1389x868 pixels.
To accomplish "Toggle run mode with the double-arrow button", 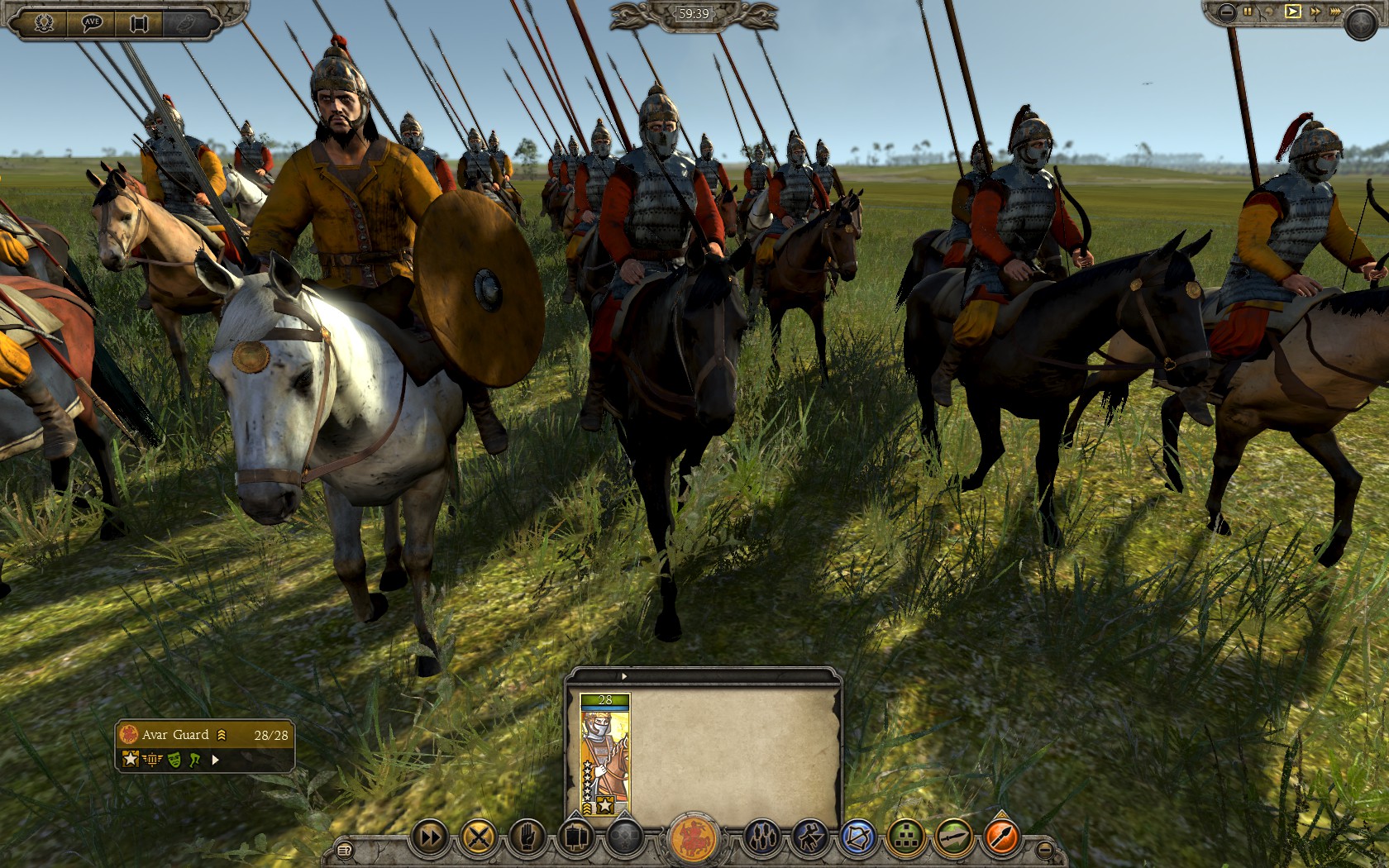I will pyautogui.click(x=430, y=838).
